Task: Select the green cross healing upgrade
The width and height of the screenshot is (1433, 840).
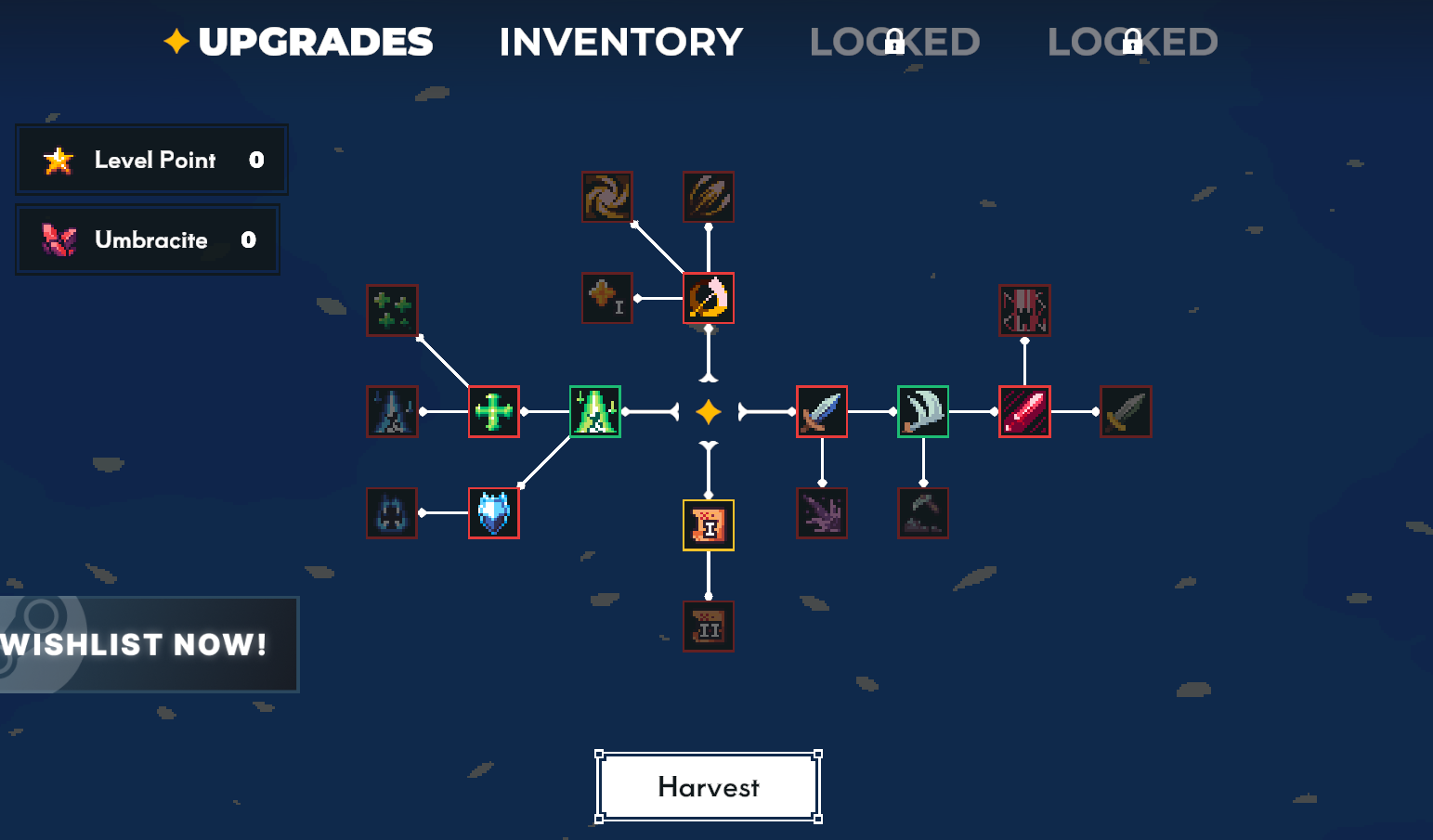Action: (493, 411)
